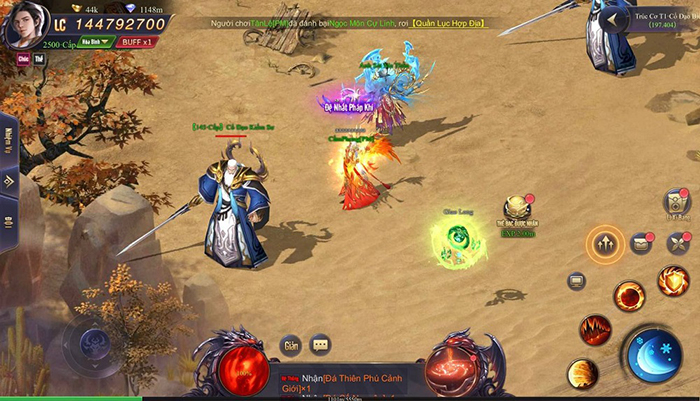This screenshot has height=401, width=700.
Task: Open the BUFF x1 panel
Action: coord(132,42)
